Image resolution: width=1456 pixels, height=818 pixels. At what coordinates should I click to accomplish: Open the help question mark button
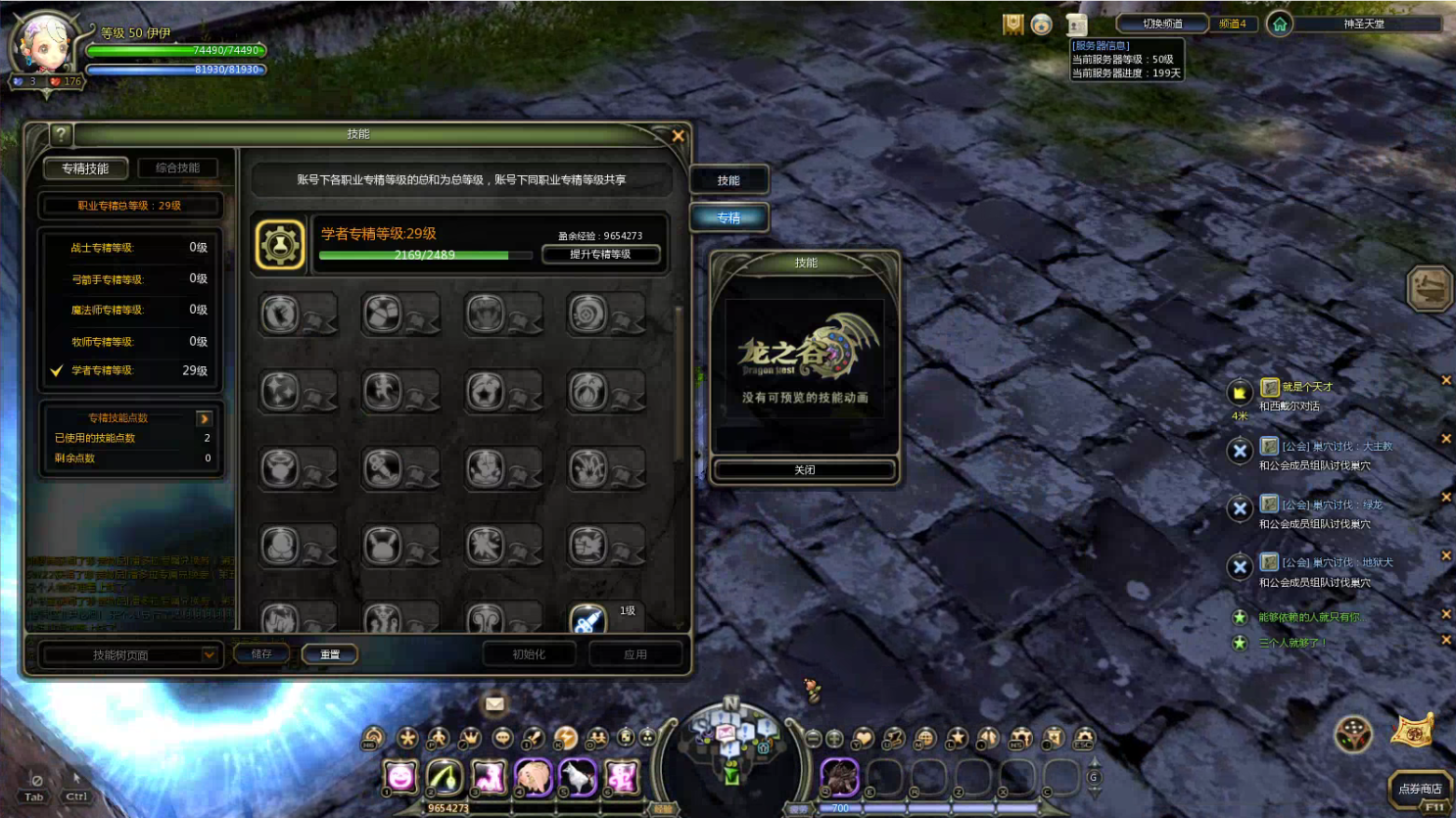61,135
